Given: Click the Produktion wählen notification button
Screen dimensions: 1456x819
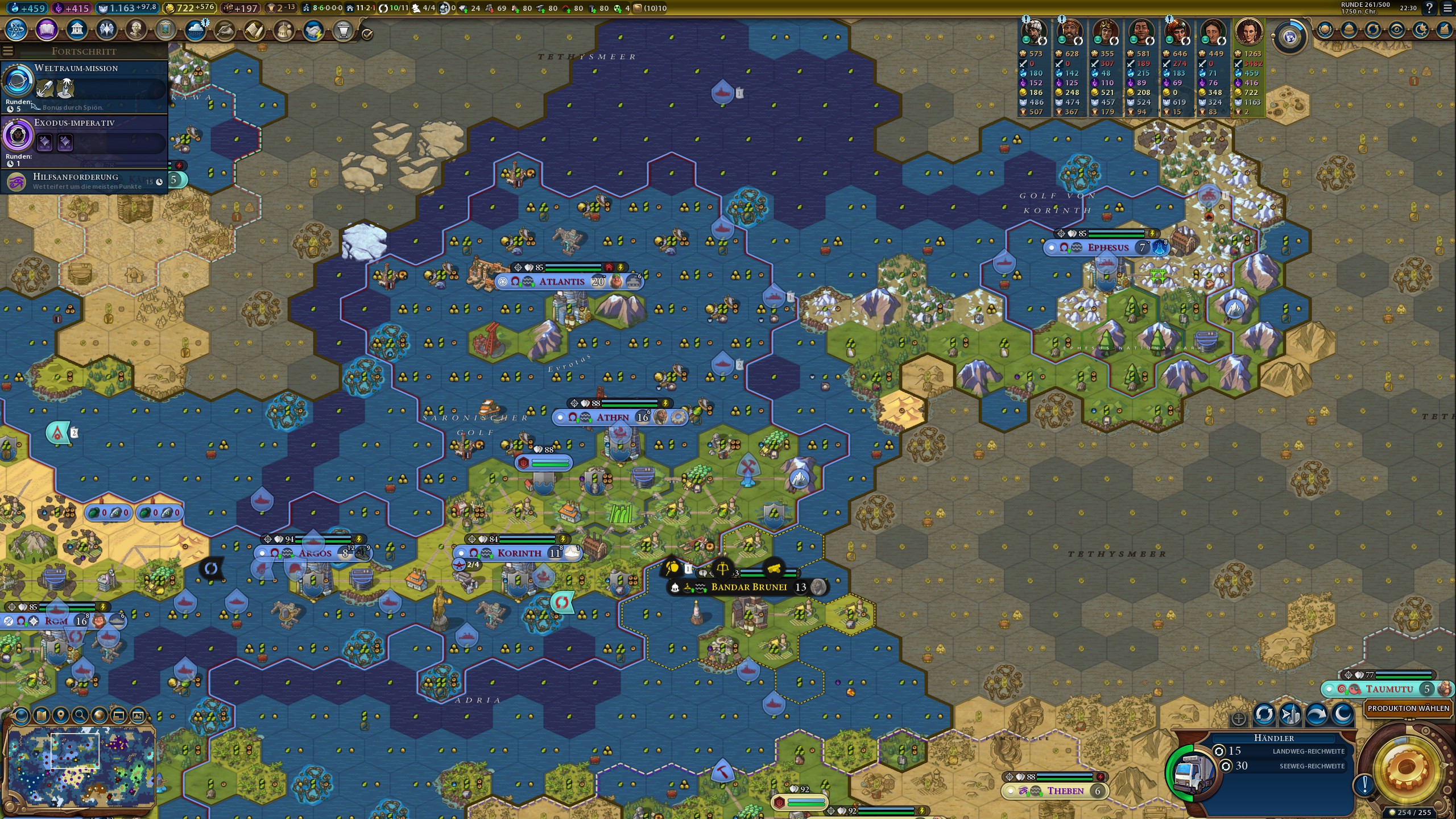Looking at the screenshot, I should coord(1408,709).
